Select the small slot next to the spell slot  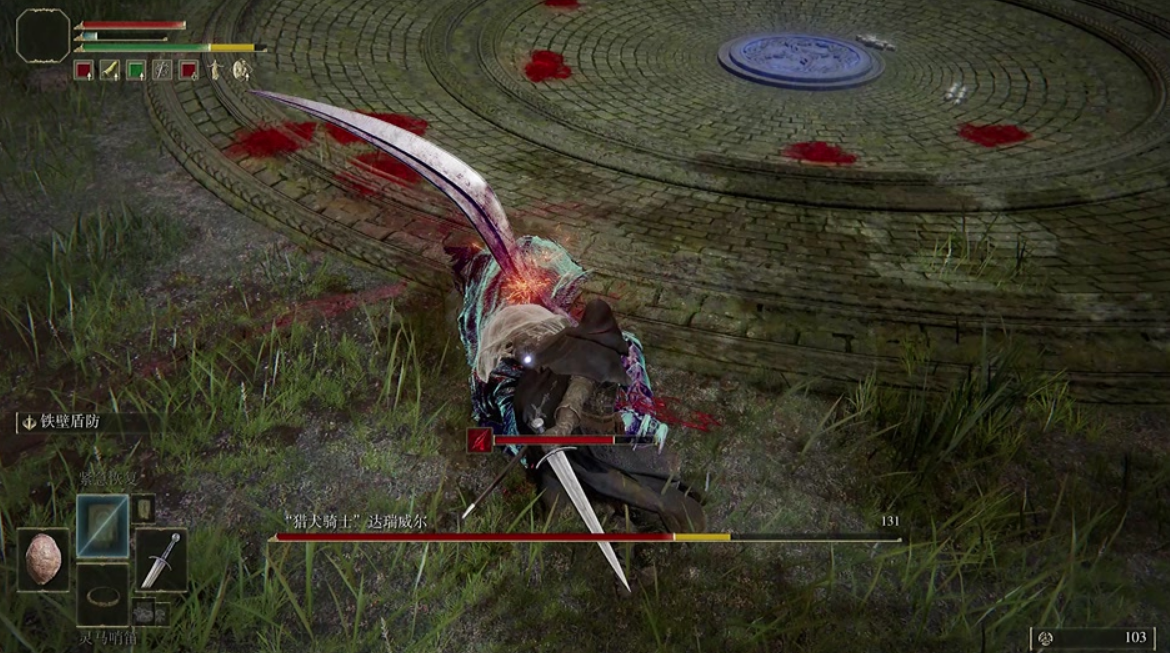(x=144, y=508)
